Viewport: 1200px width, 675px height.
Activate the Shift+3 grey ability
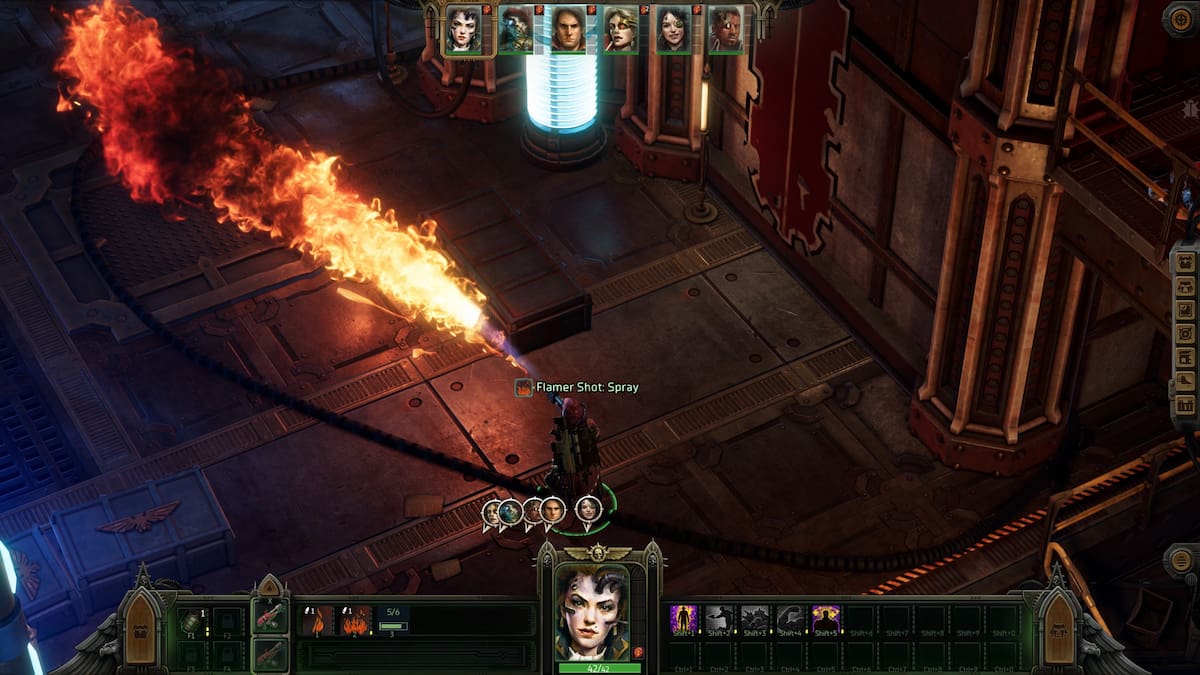pos(755,620)
